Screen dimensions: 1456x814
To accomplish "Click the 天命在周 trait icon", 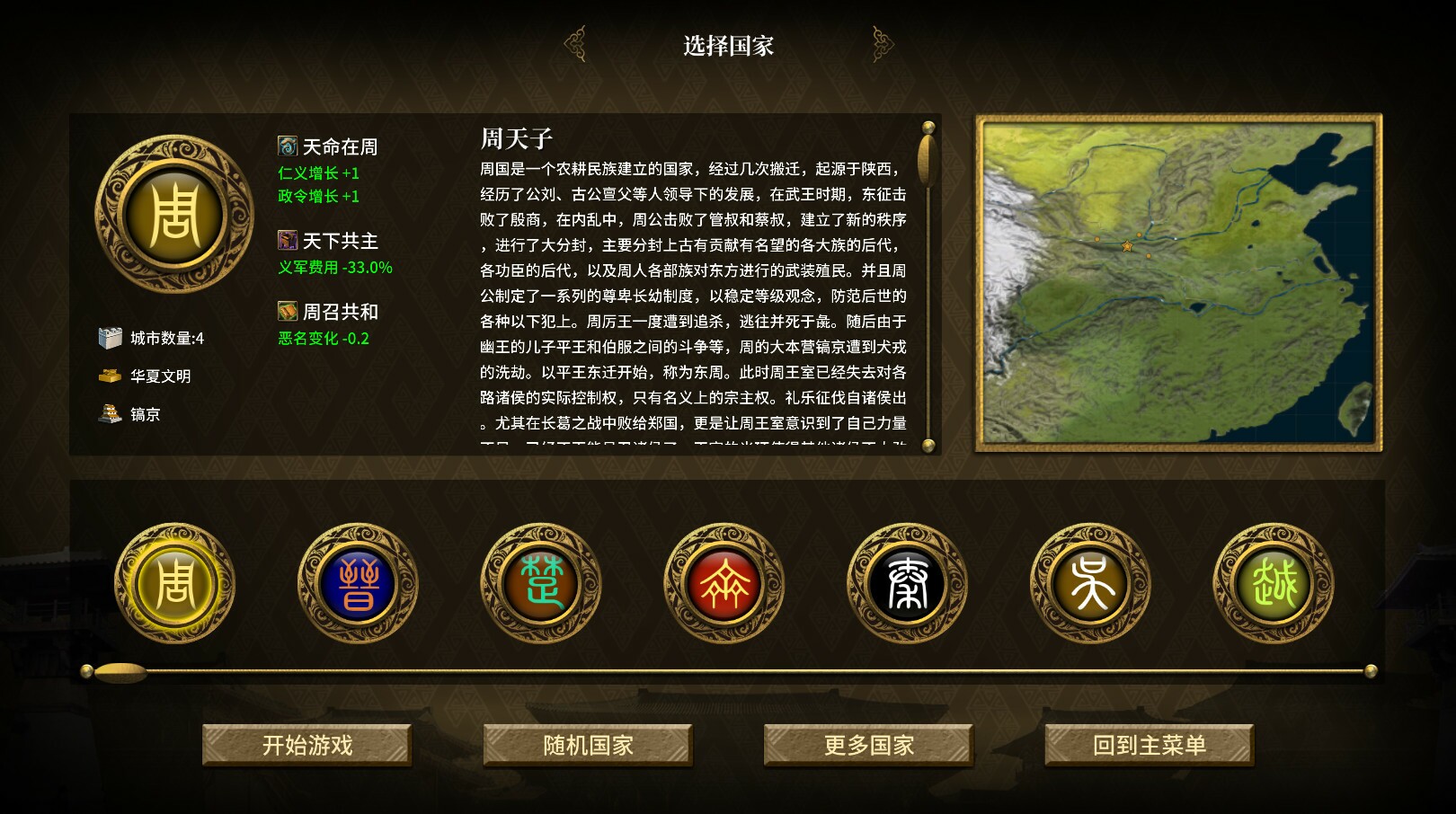I will 287,146.
